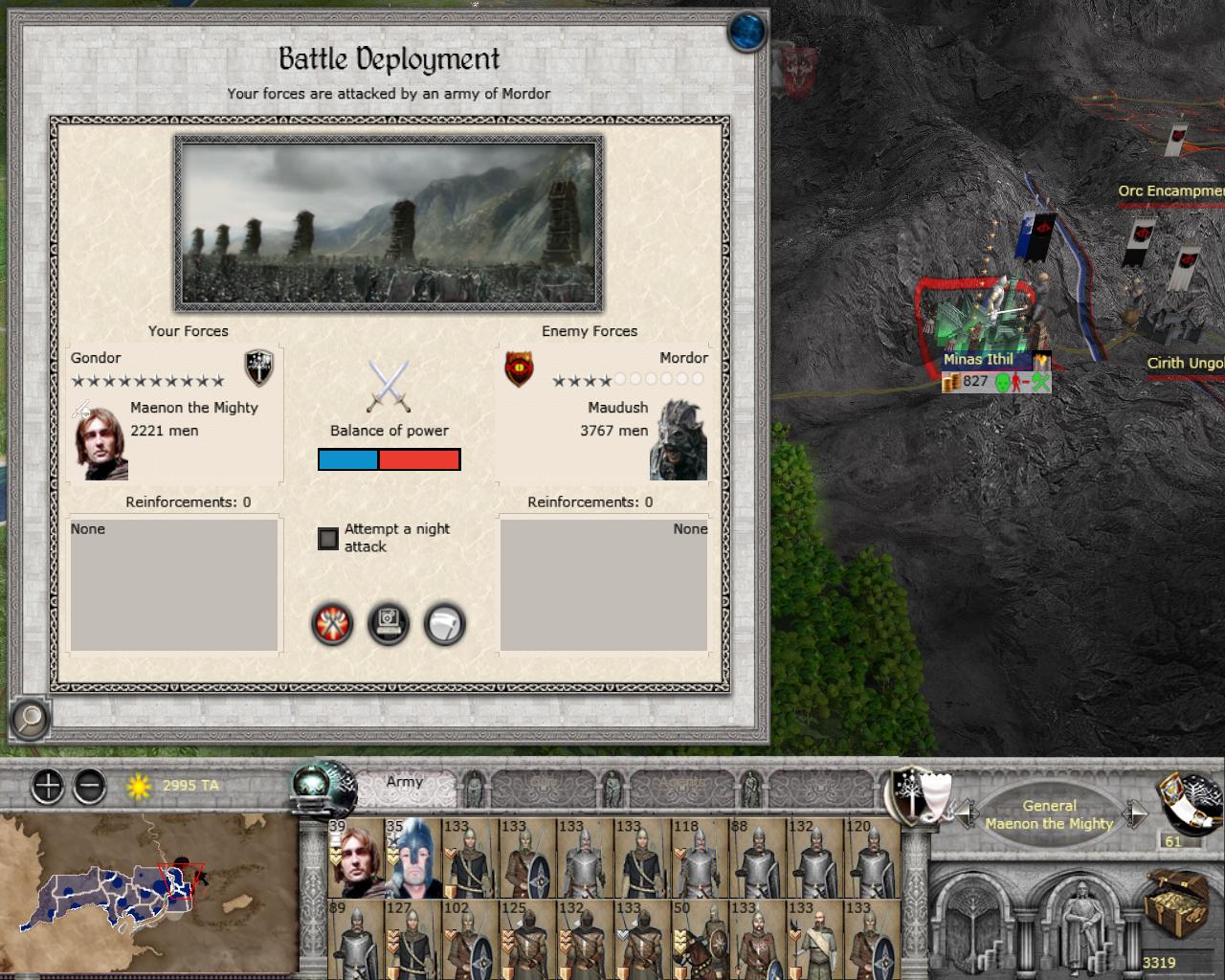Image resolution: width=1225 pixels, height=980 pixels.
Task: Click the blue orb on Battle Deployment scroll
Action: pos(747,32)
